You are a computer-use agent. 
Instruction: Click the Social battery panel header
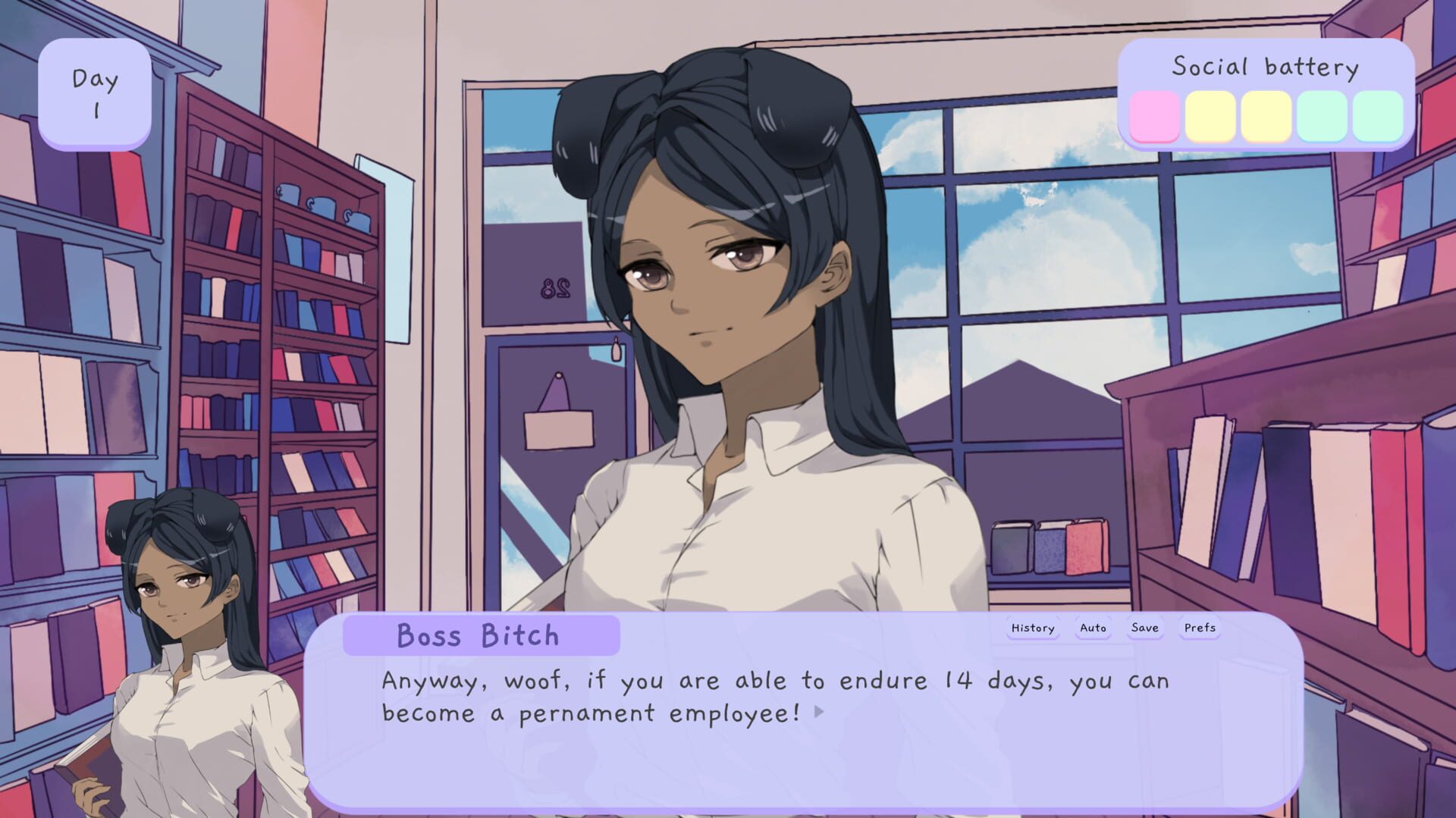tap(1265, 67)
